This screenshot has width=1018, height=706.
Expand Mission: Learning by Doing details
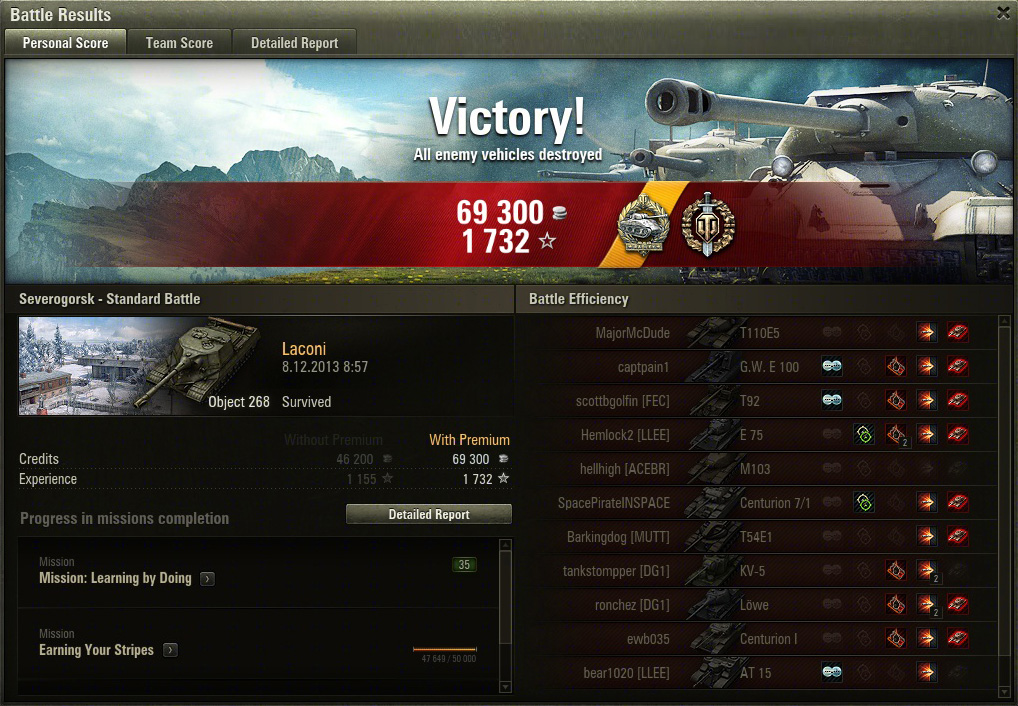pyautogui.click(x=207, y=579)
